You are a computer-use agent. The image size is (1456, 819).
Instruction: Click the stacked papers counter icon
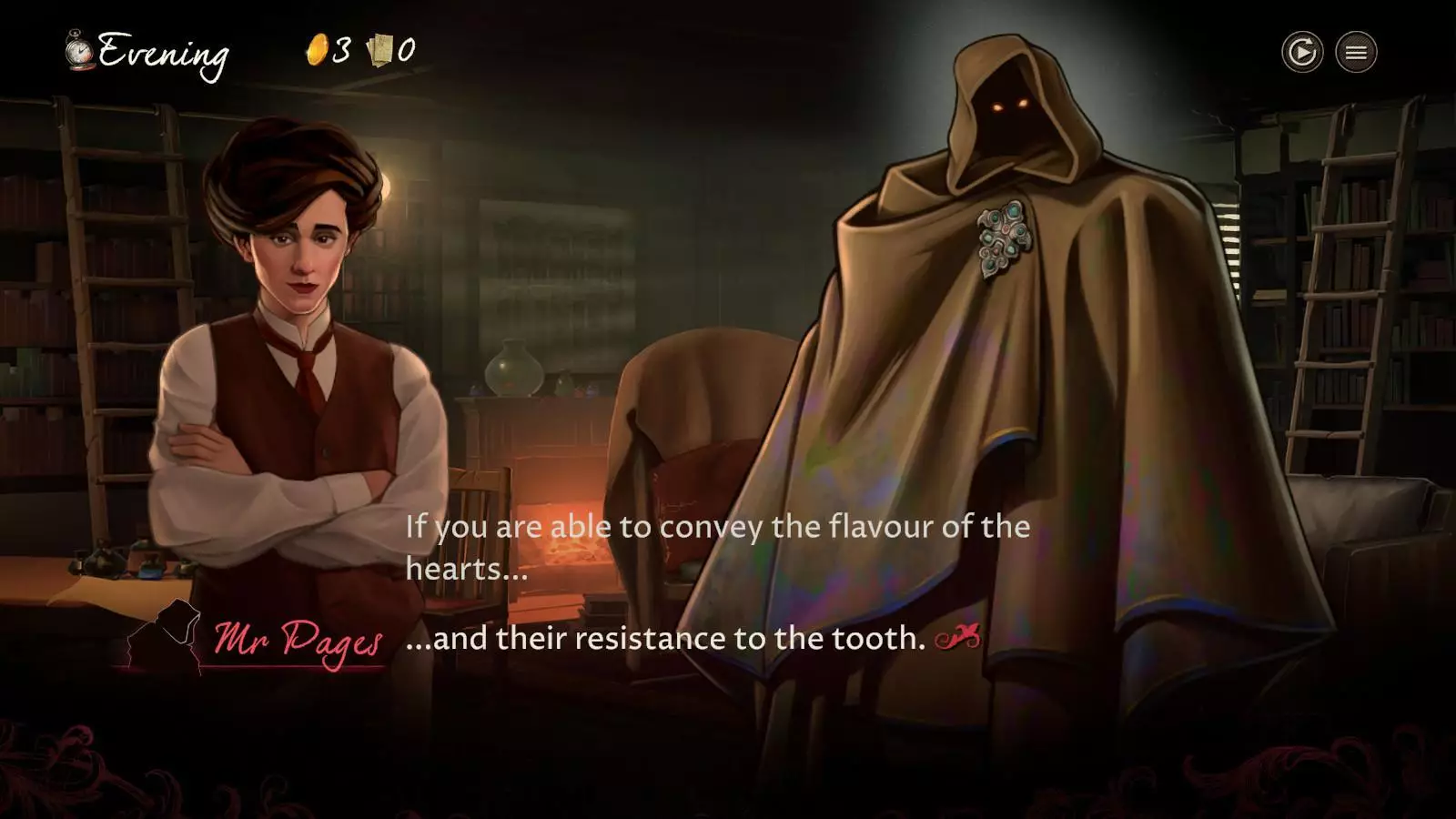pos(379,49)
